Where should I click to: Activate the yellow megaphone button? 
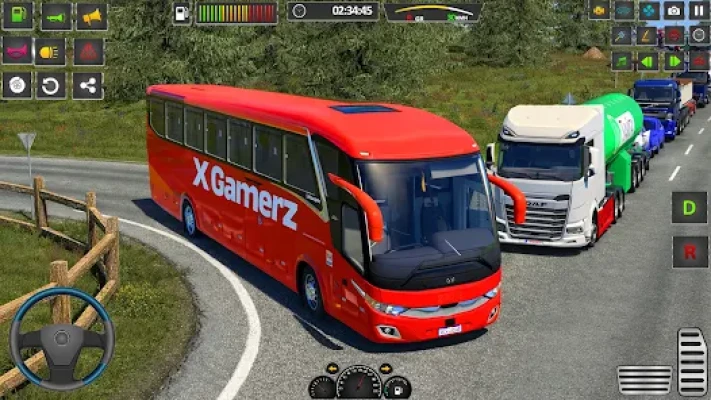(x=92, y=15)
